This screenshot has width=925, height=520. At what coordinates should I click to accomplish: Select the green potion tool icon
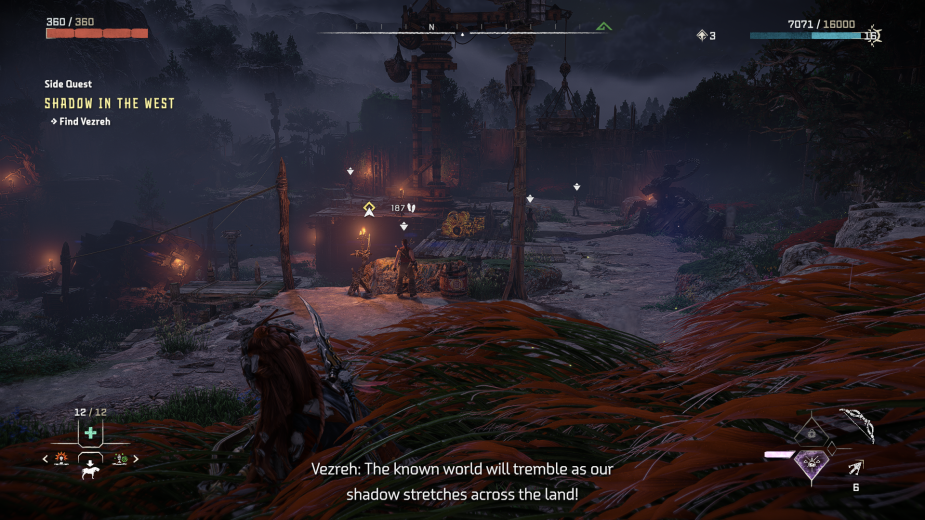coord(120,459)
